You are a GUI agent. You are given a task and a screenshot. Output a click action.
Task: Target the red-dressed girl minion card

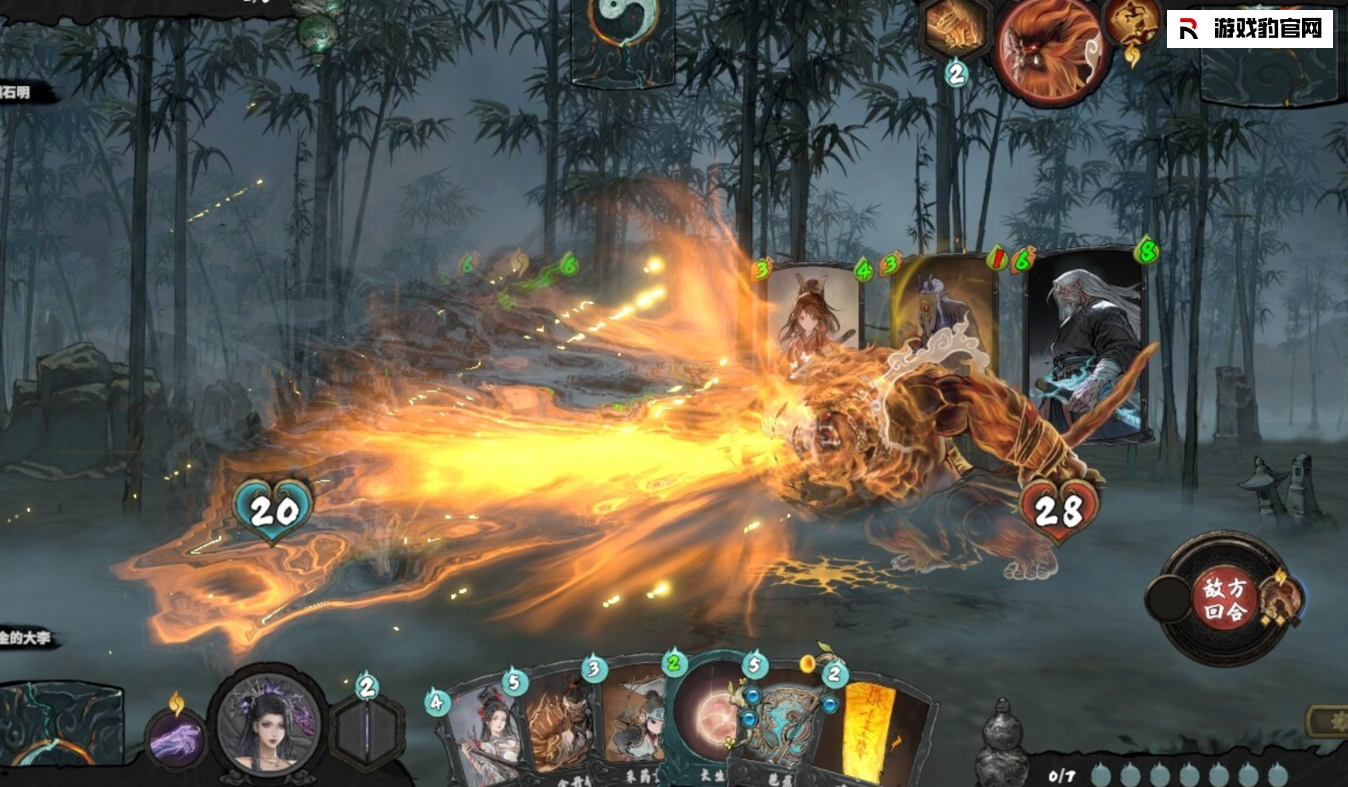[x=813, y=309]
